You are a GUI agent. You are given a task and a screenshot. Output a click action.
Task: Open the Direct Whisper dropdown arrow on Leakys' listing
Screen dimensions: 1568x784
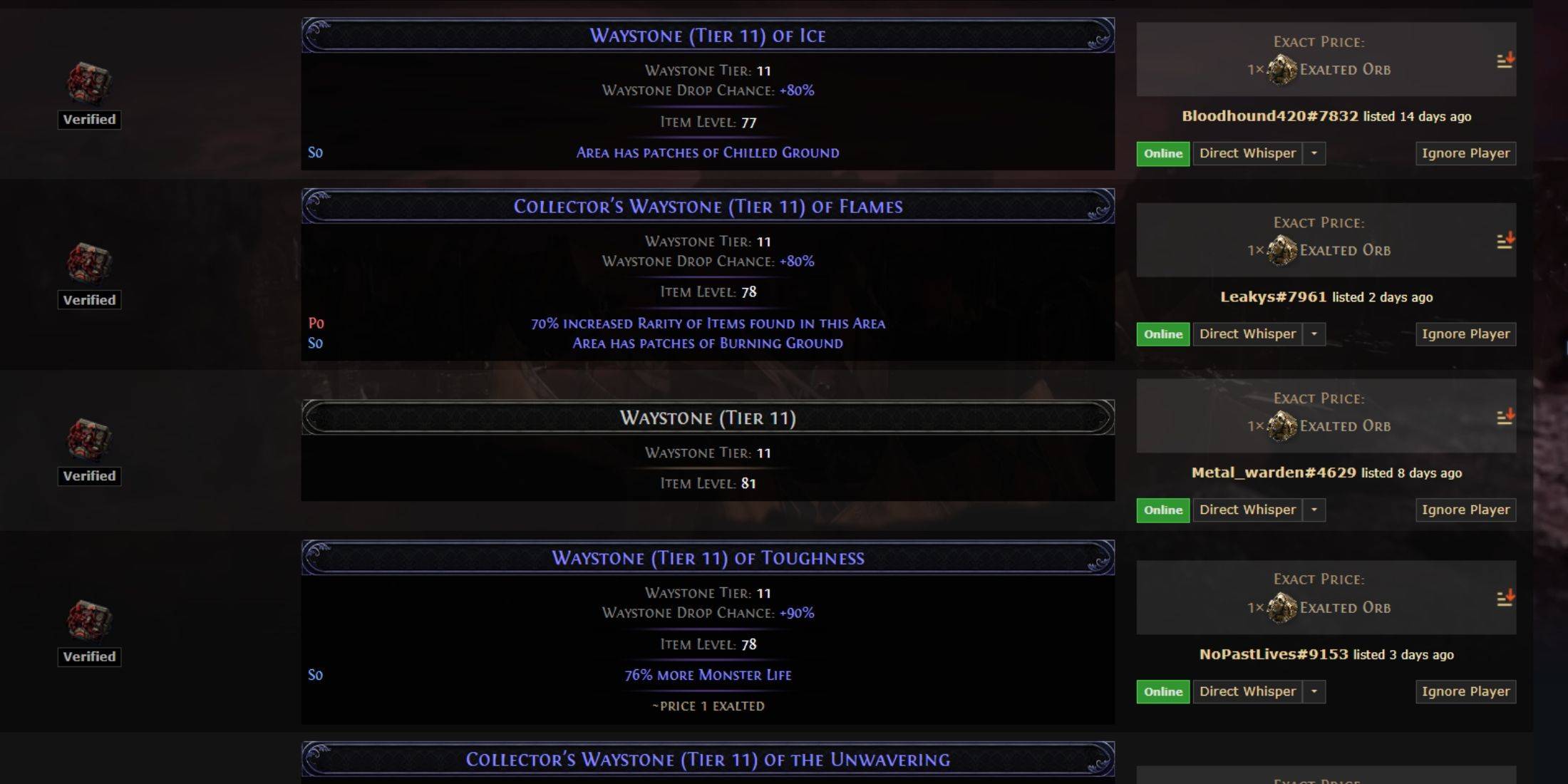(1315, 334)
